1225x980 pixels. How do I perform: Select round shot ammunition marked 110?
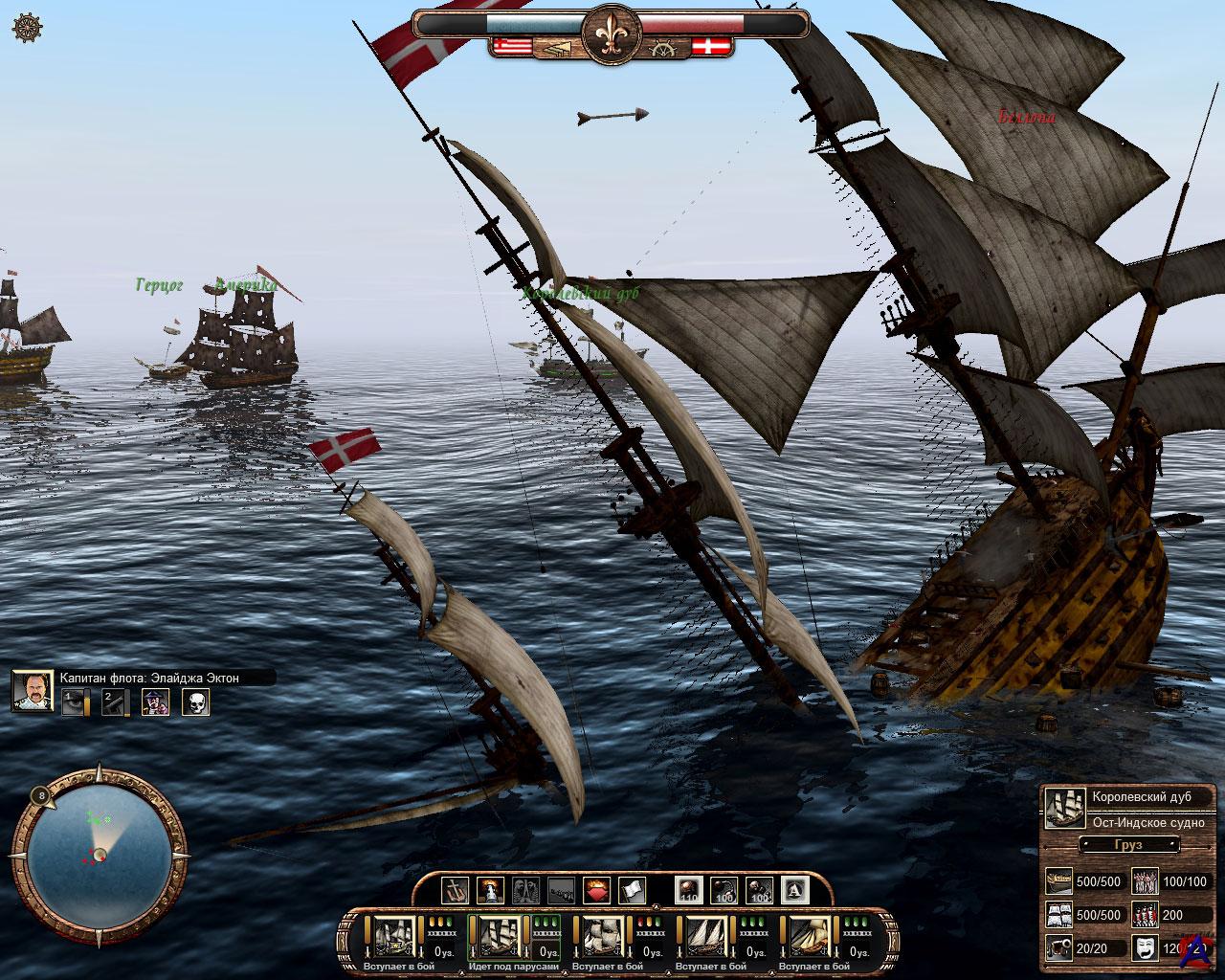click(689, 891)
